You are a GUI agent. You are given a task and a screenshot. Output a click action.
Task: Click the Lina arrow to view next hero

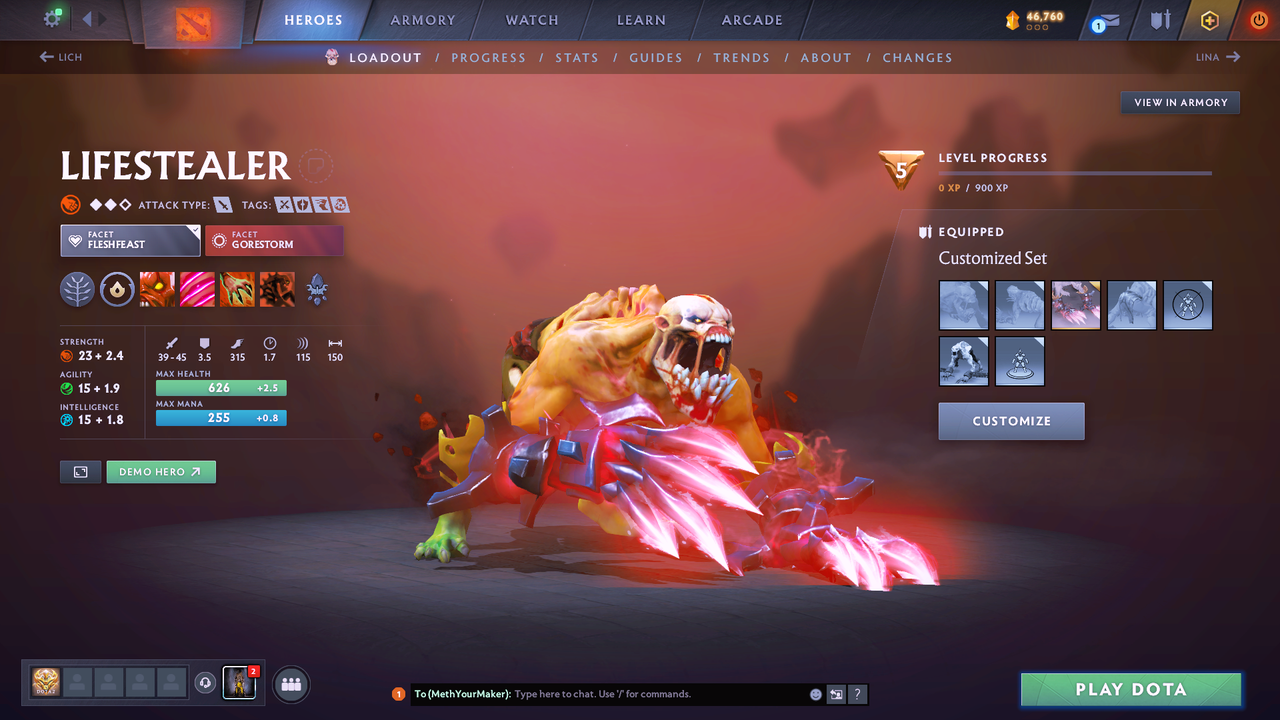pyautogui.click(x=1217, y=57)
